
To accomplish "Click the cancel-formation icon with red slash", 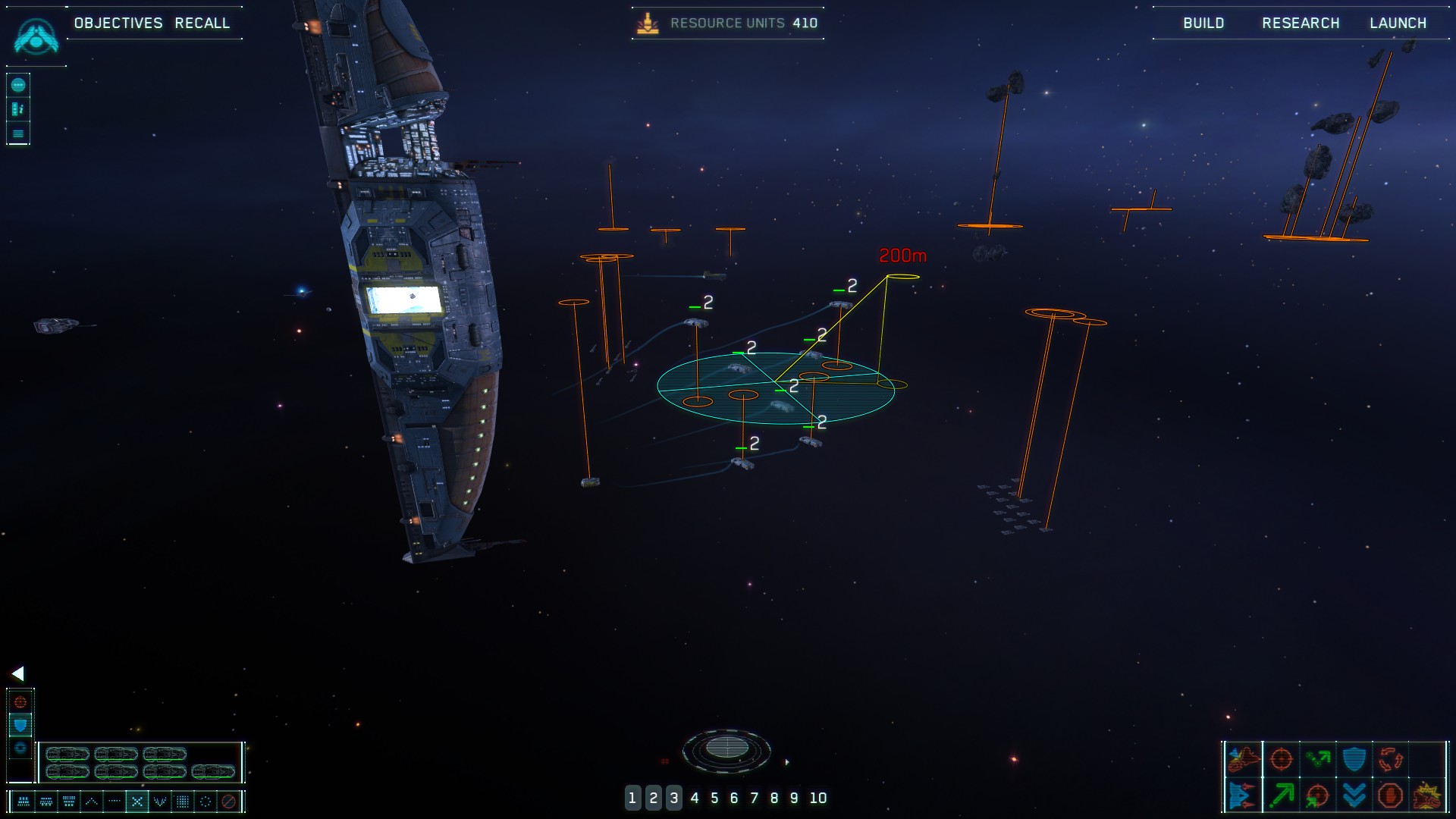I will click(227, 802).
